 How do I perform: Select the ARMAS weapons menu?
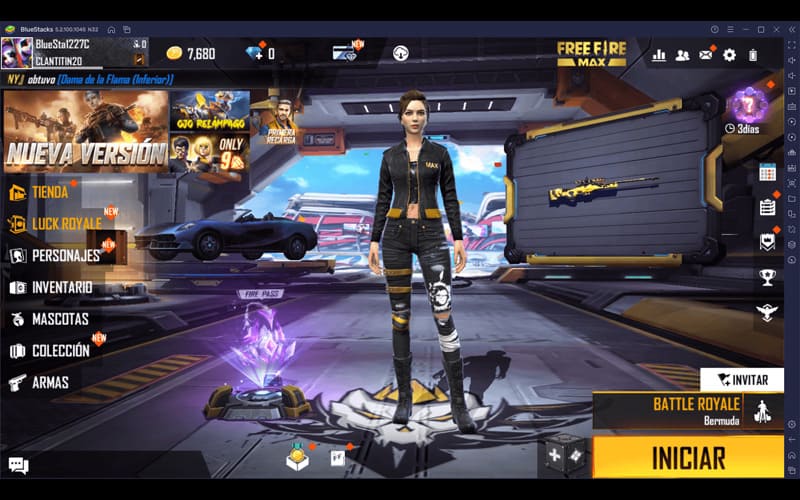pos(49,382)
